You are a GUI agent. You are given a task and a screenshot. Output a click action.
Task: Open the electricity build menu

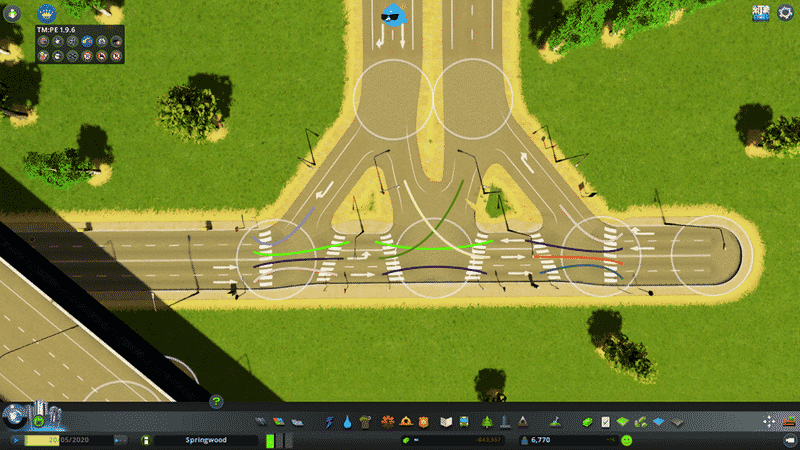pyautogui.click(x=329, y=422)
